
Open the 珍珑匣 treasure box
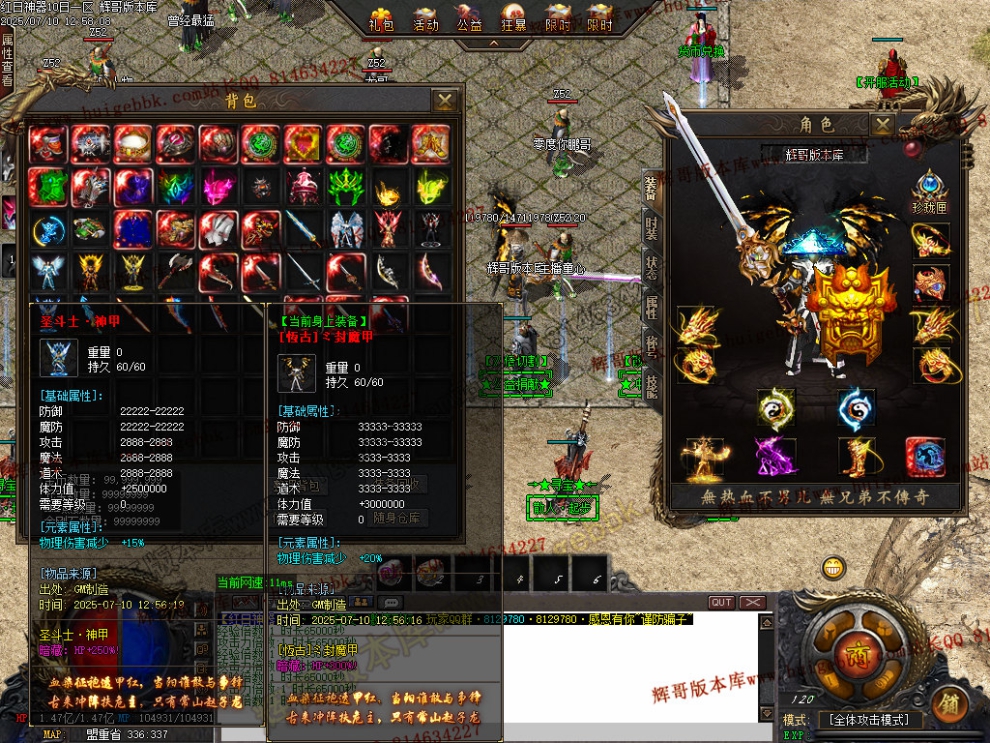tap(931, 190)
